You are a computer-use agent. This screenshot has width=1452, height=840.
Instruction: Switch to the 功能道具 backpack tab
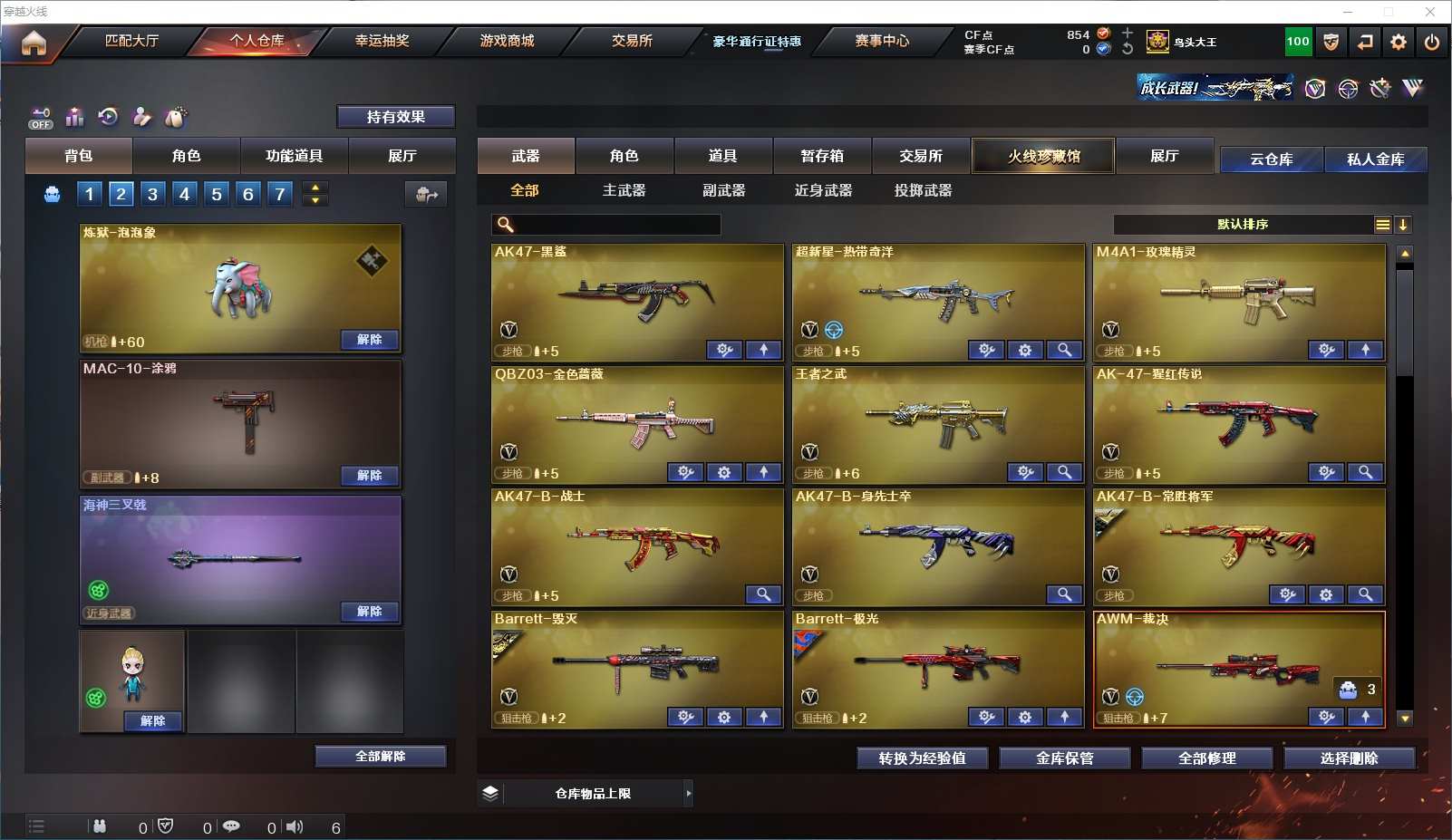[x=294, y=156]
